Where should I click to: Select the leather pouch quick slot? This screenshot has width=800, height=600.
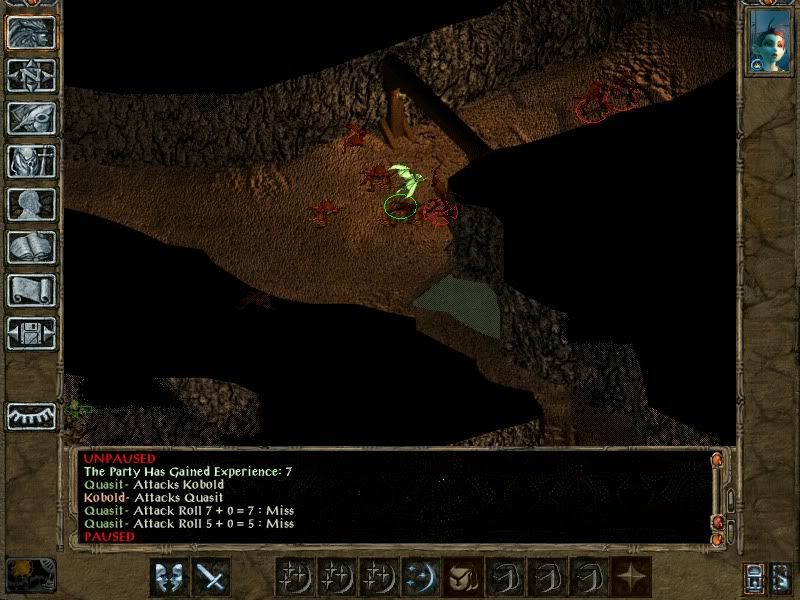point(461,576)
